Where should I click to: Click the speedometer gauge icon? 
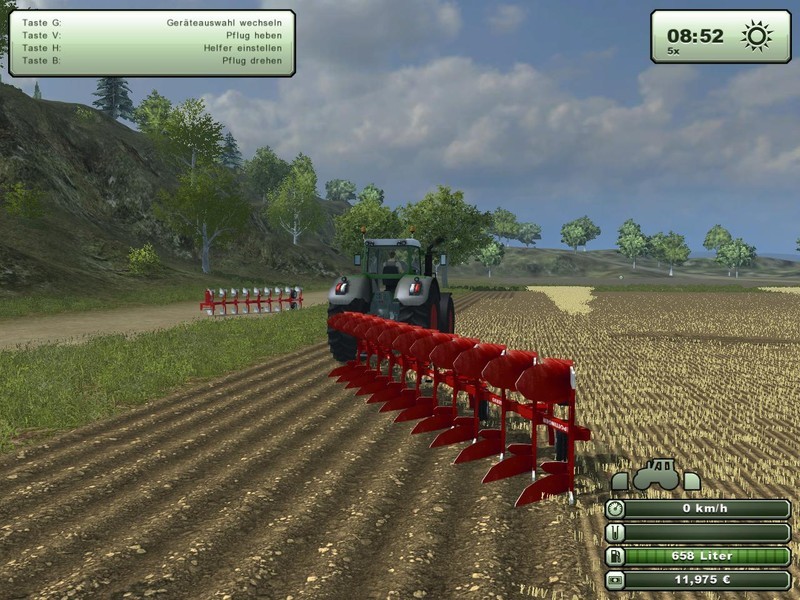coord(616,509)
